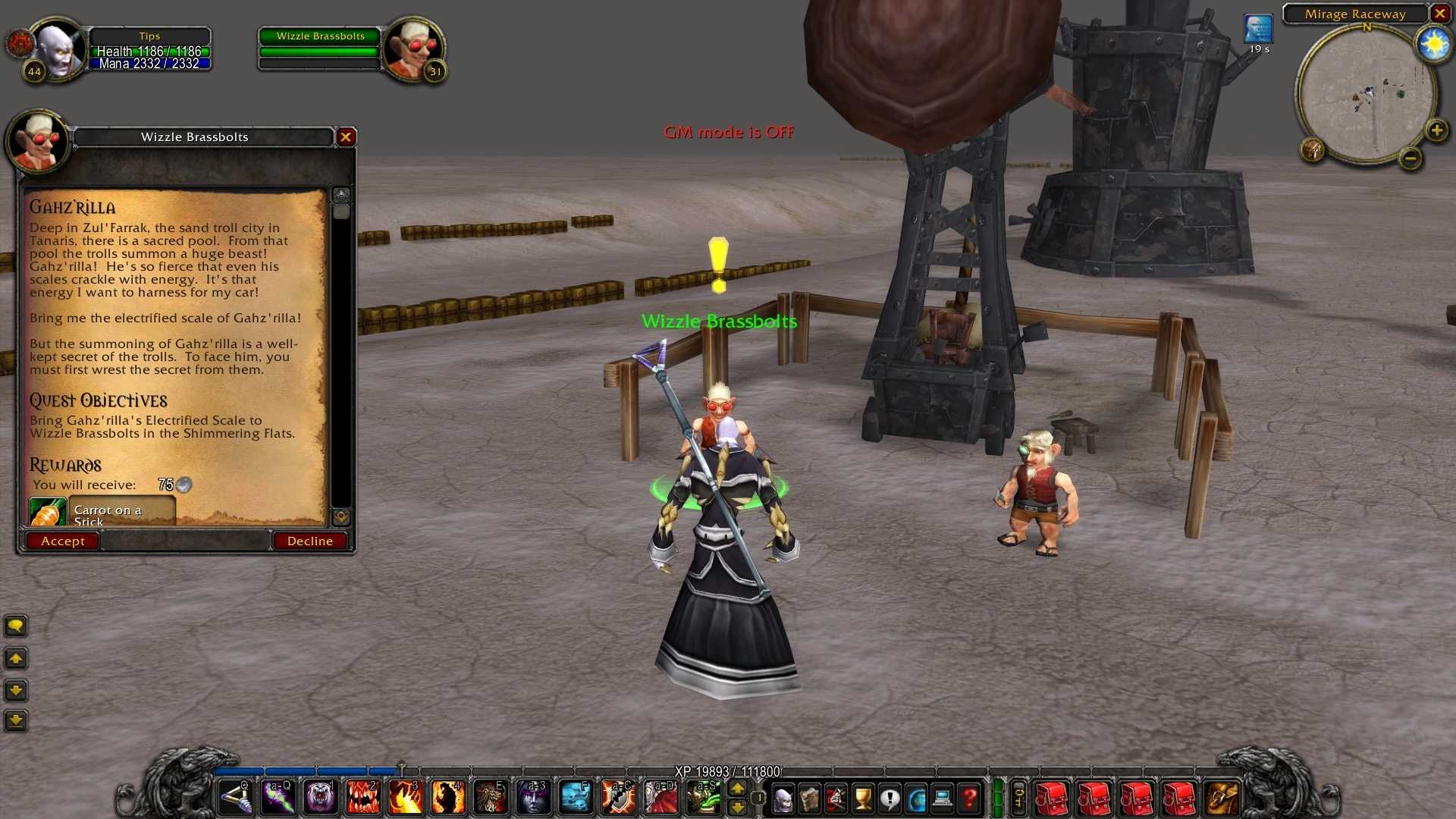The image size is (1456, 819).
Task: Open the computer main menu button
Action: click(943, 798)
